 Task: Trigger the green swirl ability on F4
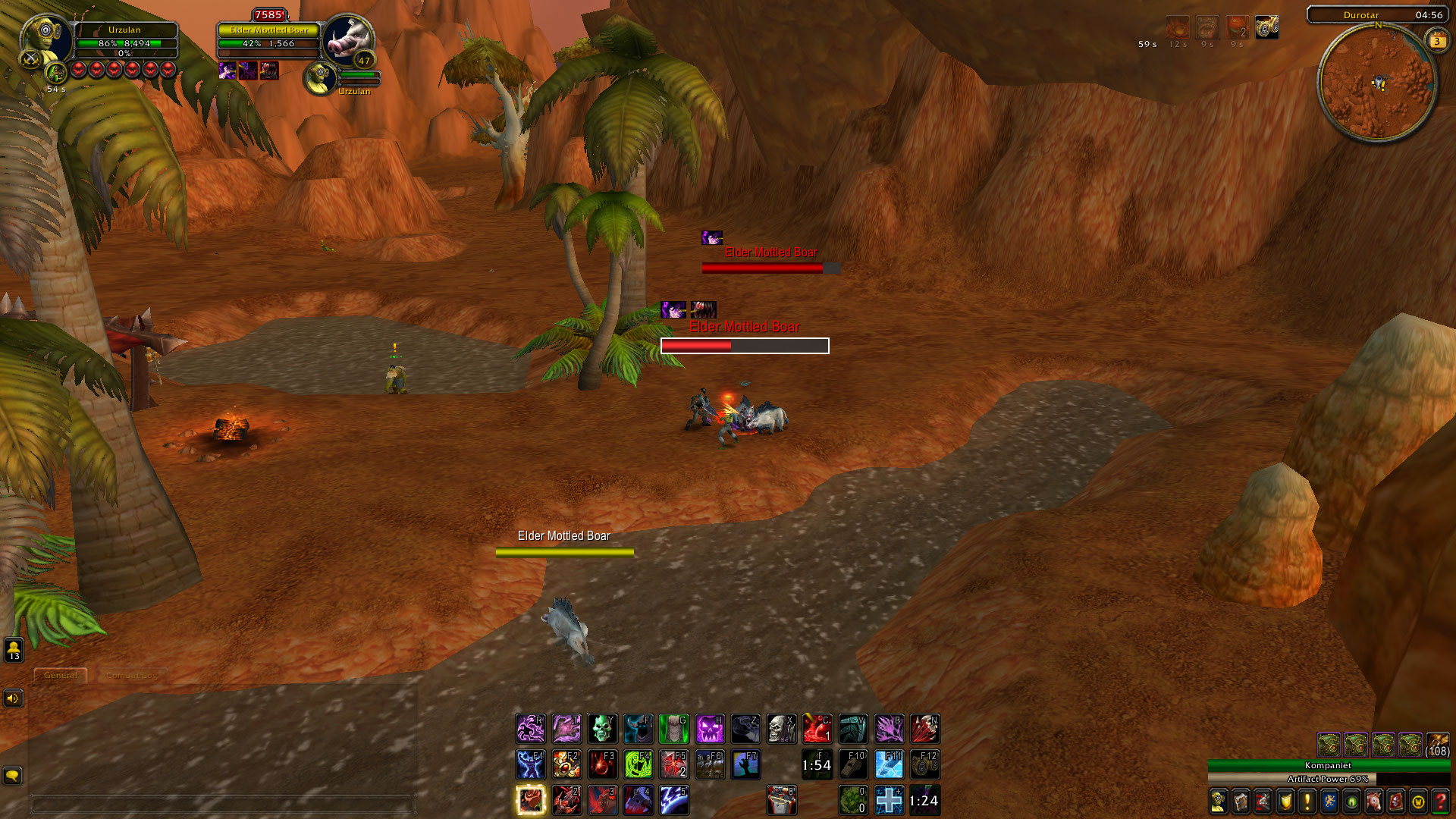pos(639,764)
